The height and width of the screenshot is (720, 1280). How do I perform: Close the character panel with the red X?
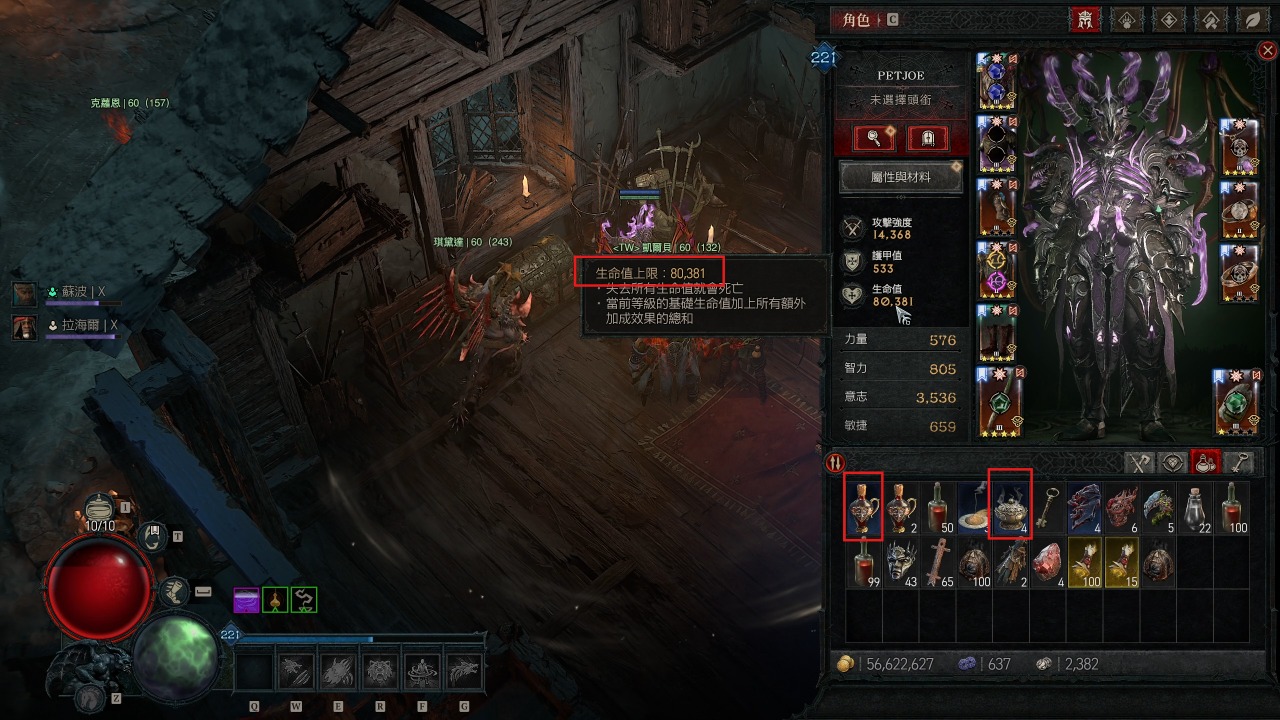tap(1267, 50)
